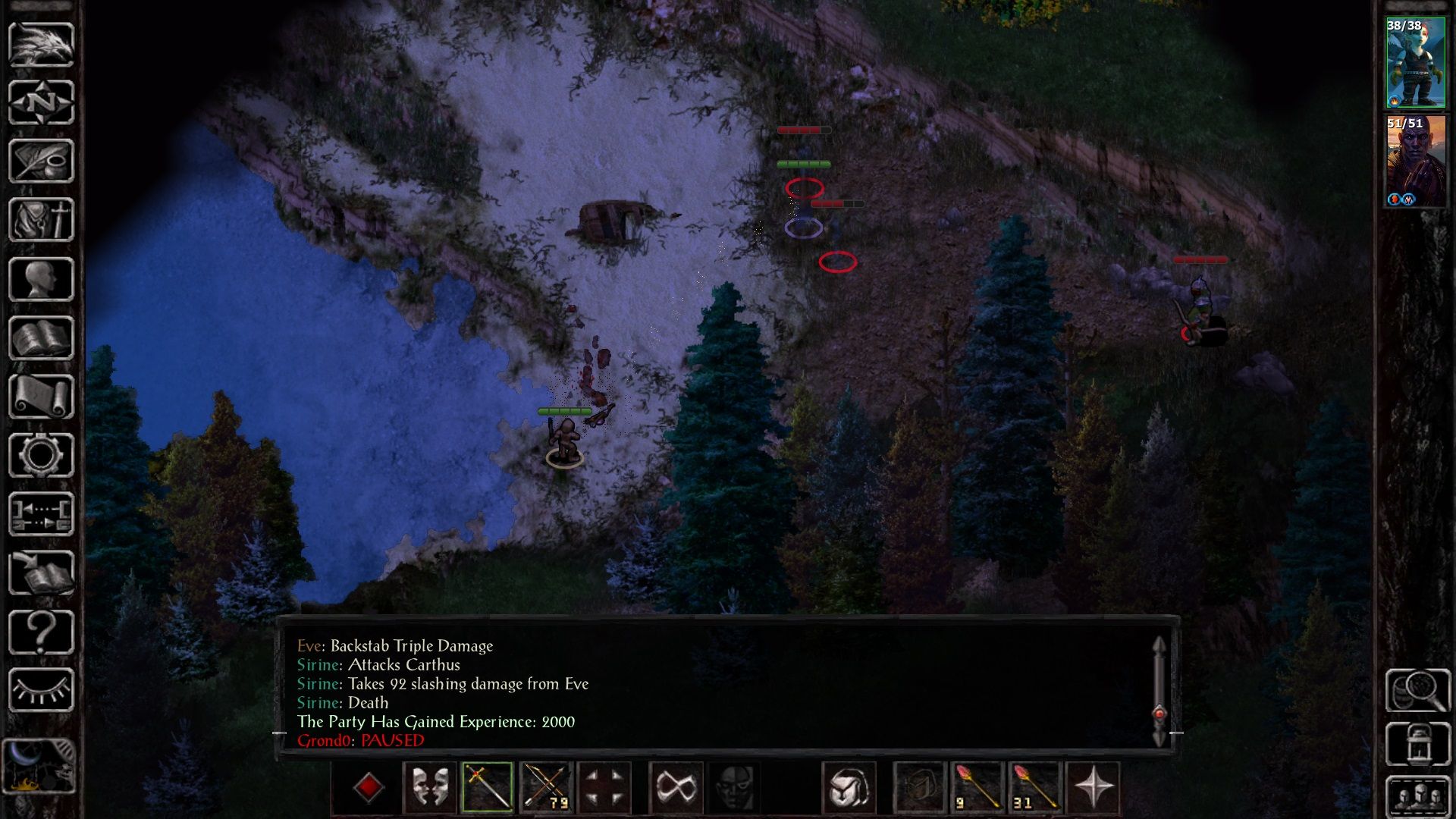Equip the bow with 79 arrows
This screenshot has width=1456, height=819.
(x=546, y=787)
